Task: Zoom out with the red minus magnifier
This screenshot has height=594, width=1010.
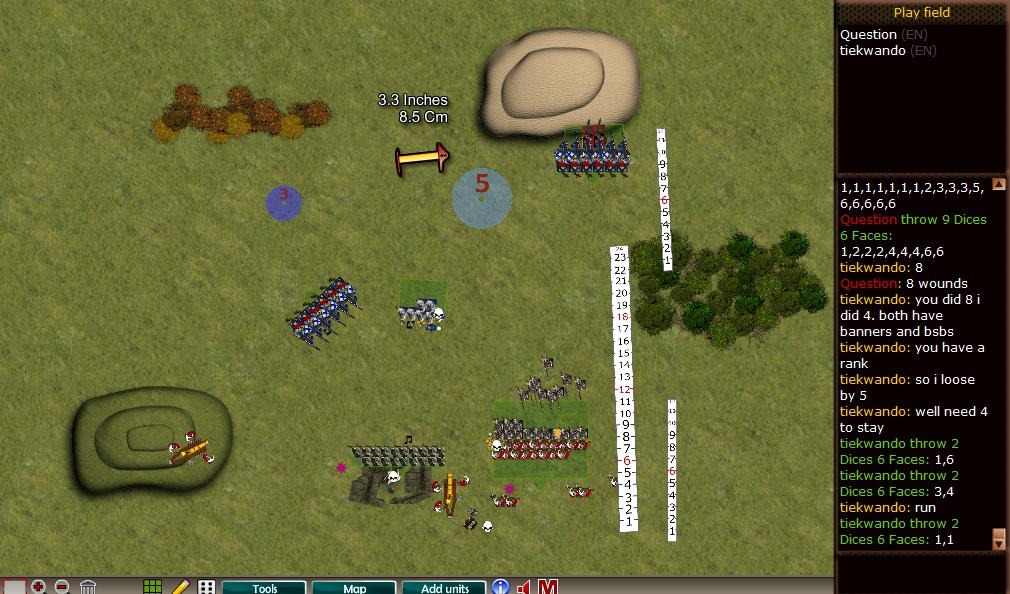Action: [62, 587]
